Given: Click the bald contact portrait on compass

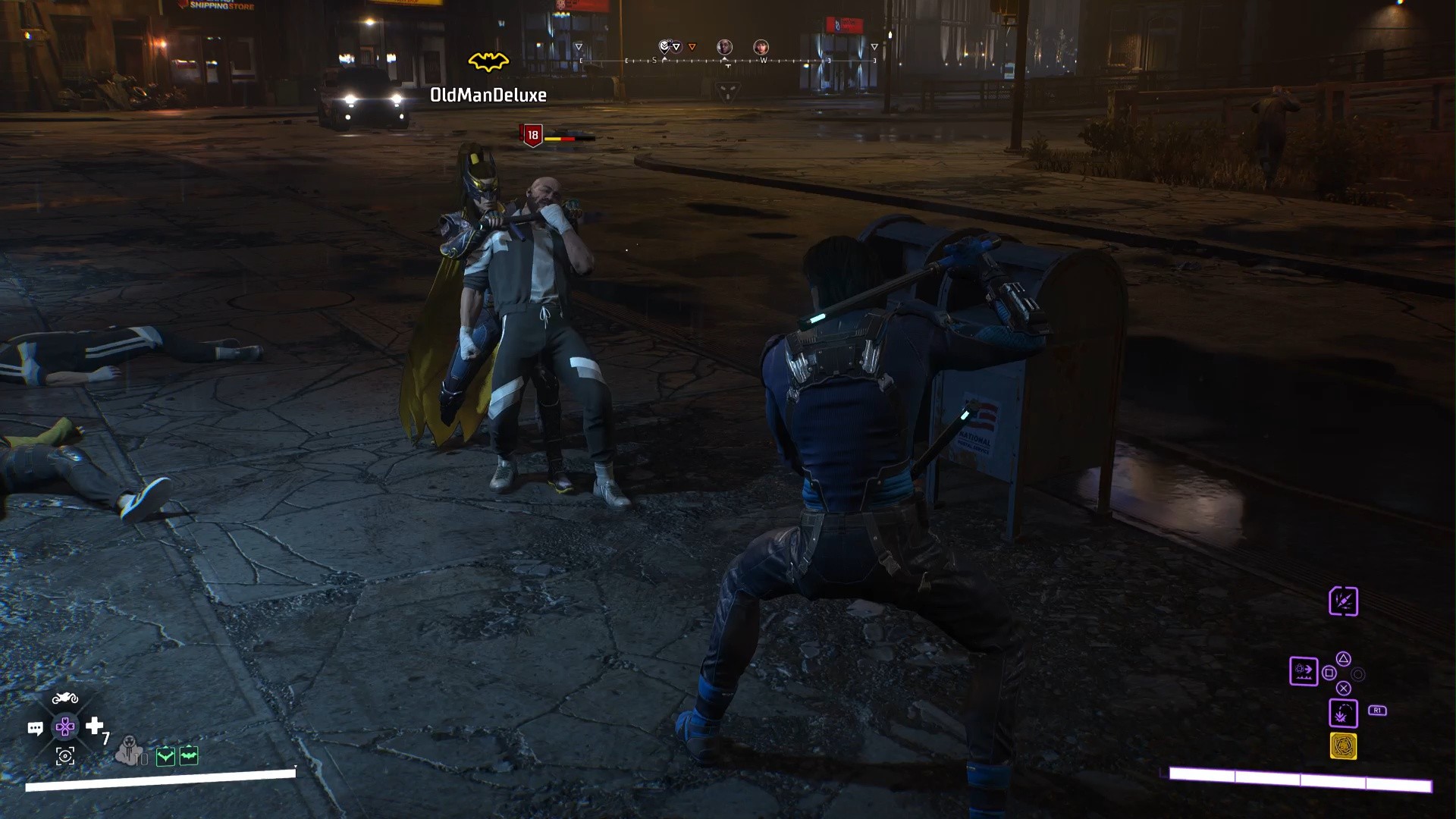Looking at the screenshot, I should click(724, 47).
